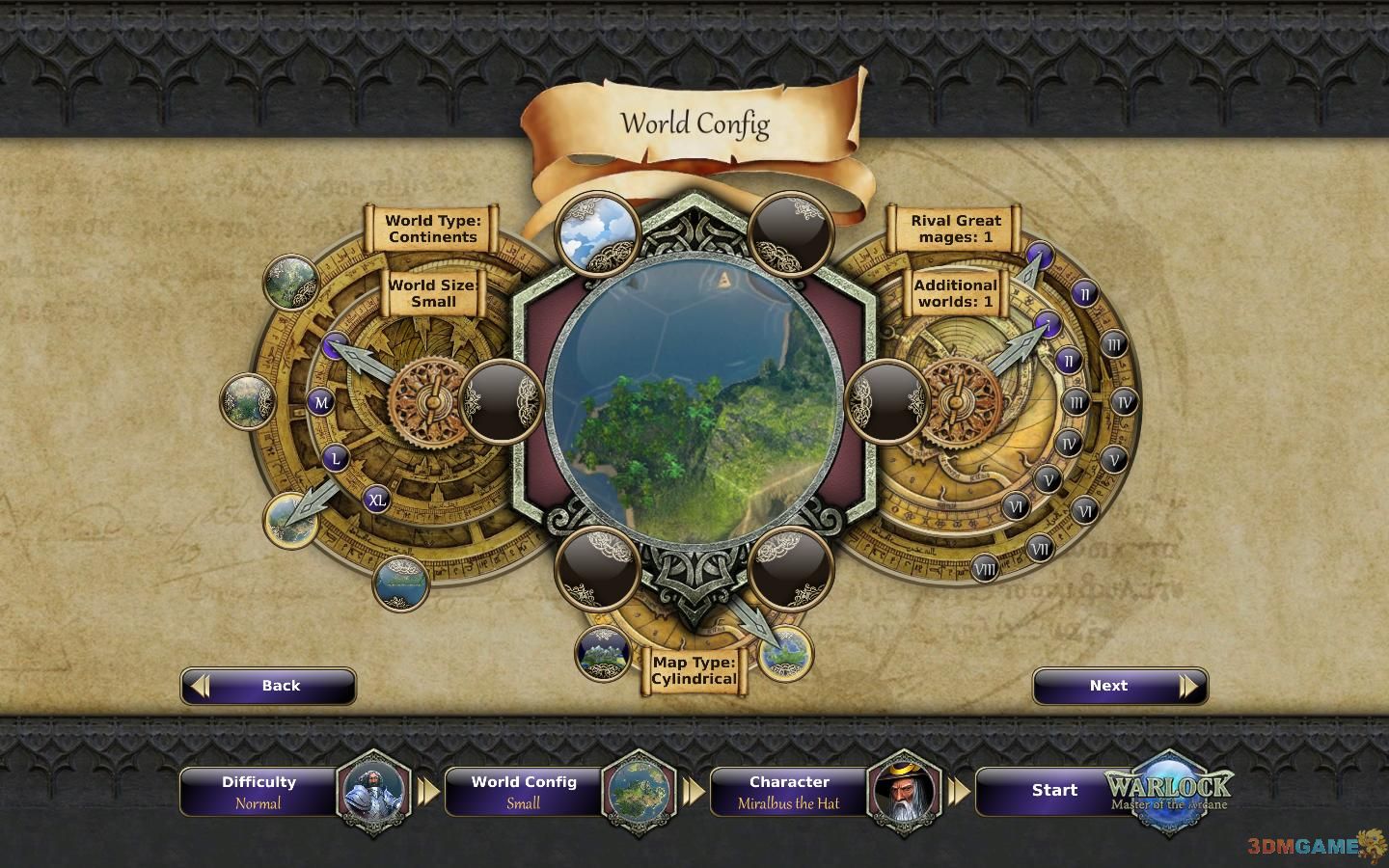The height and width of the screenshot is (868, 1389).
Task: Start the game
Action: coord(1054,791)
